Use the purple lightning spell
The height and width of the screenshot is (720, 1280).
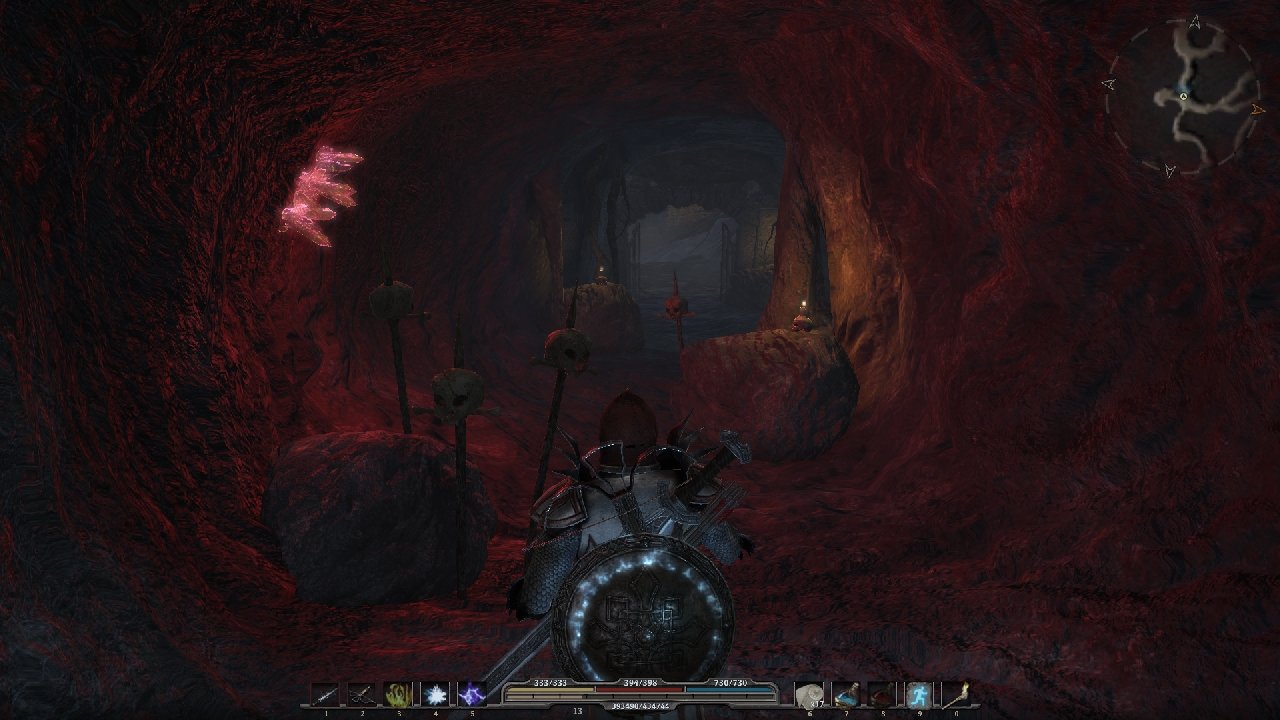click(471, 694)
